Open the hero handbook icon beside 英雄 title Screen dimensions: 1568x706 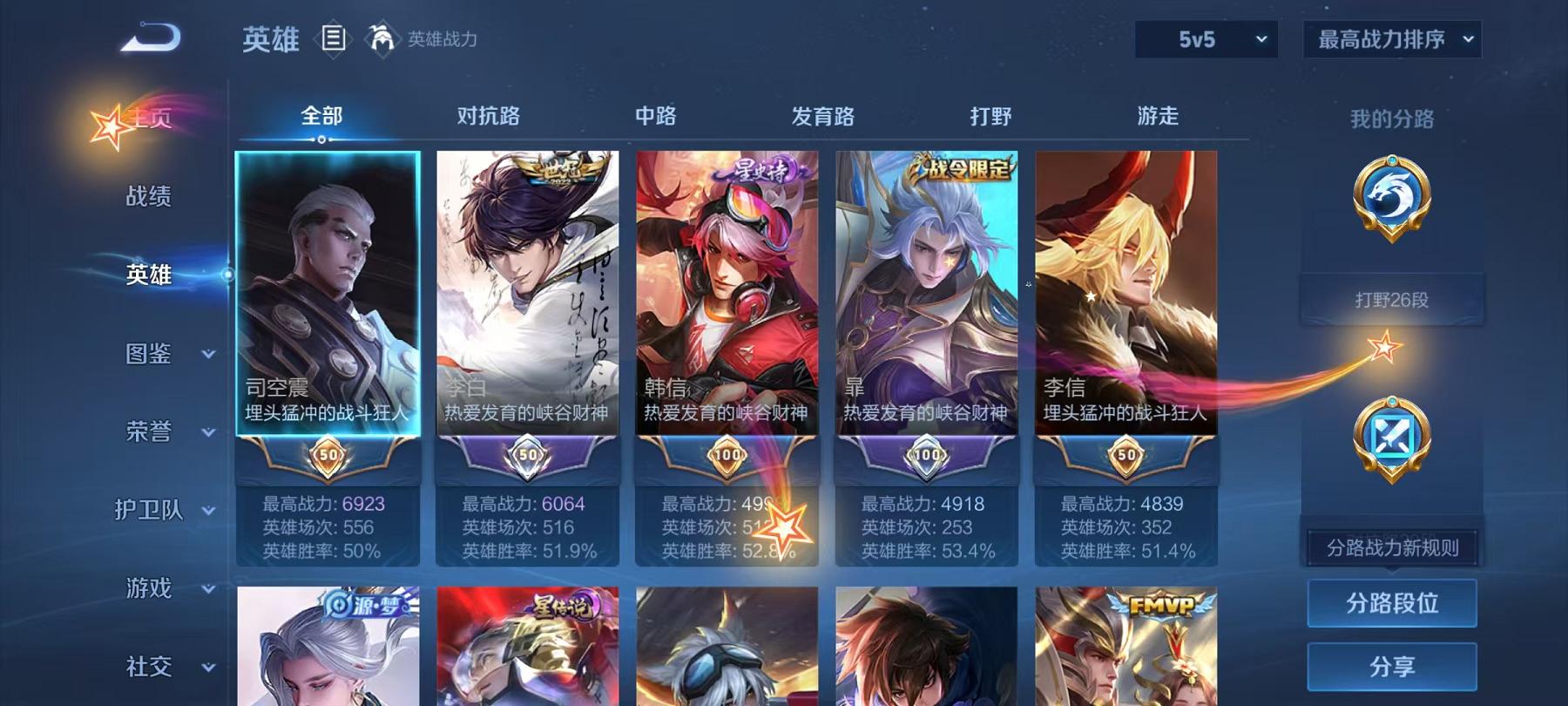coord(333,37)
